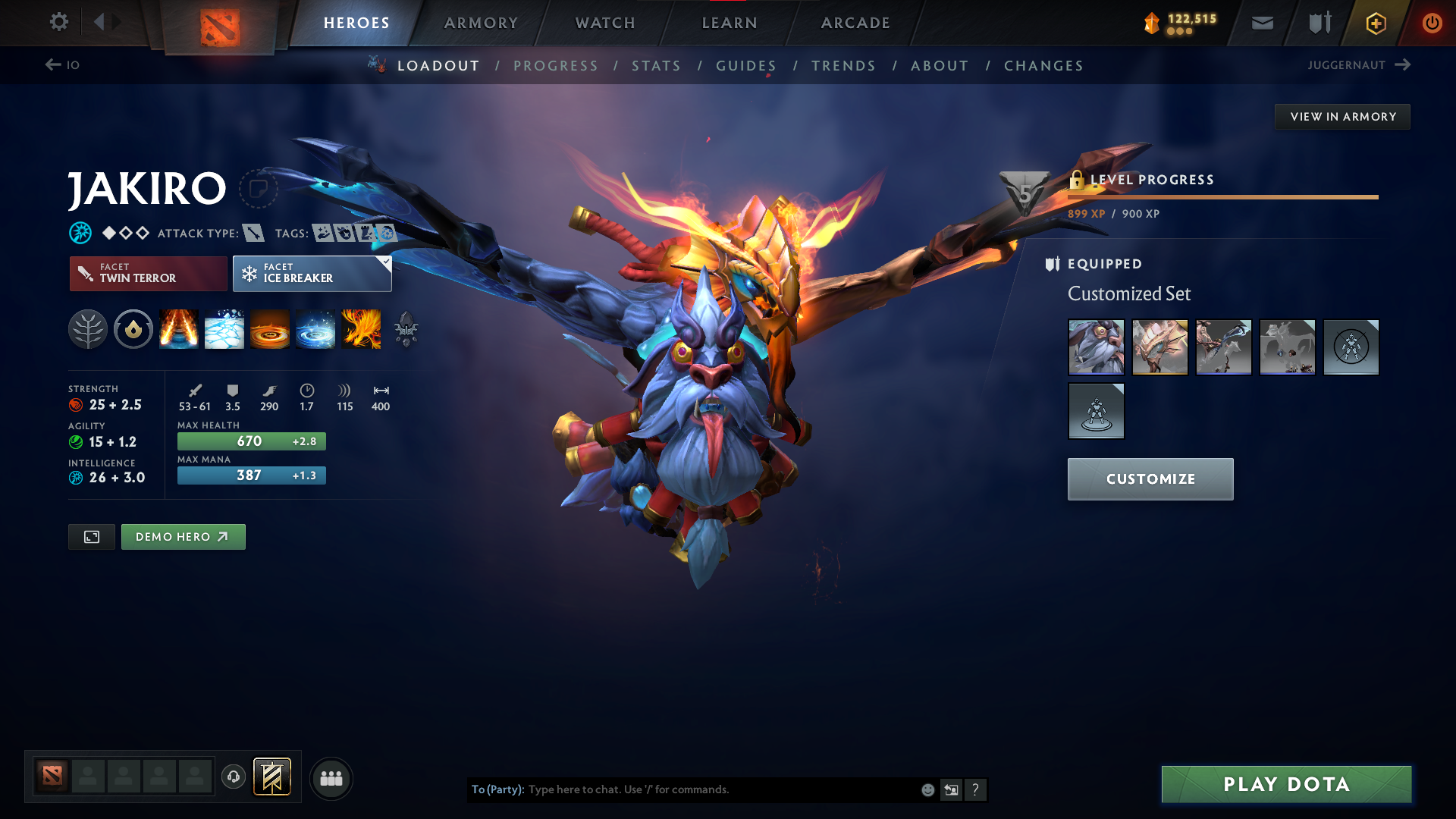The width and height of the screenshot is (1456, 819).
Task: Open the settings gear menu
Action: [58, 22]
